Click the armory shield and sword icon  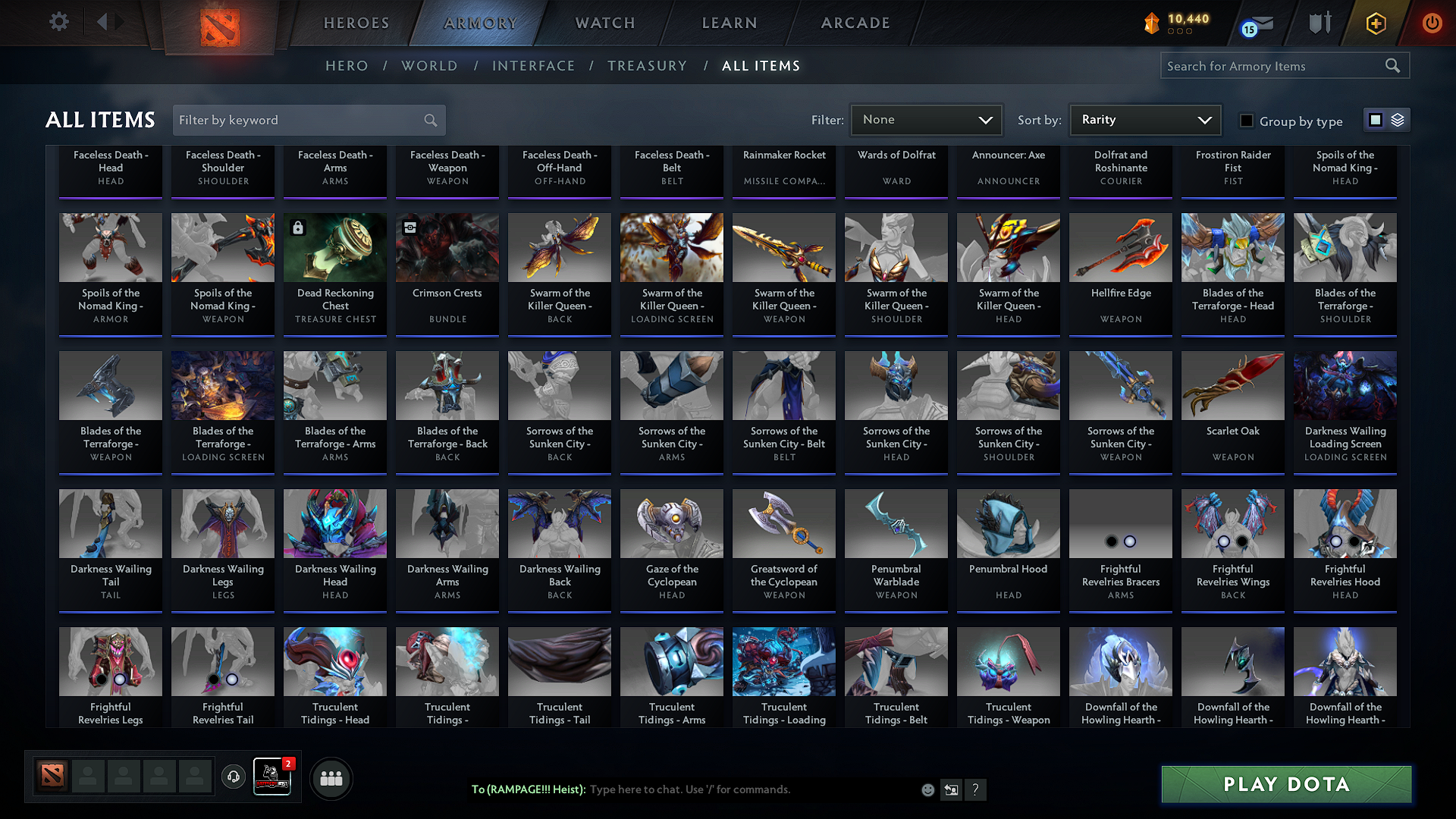pyautogui.click(x=1319, y=23)
